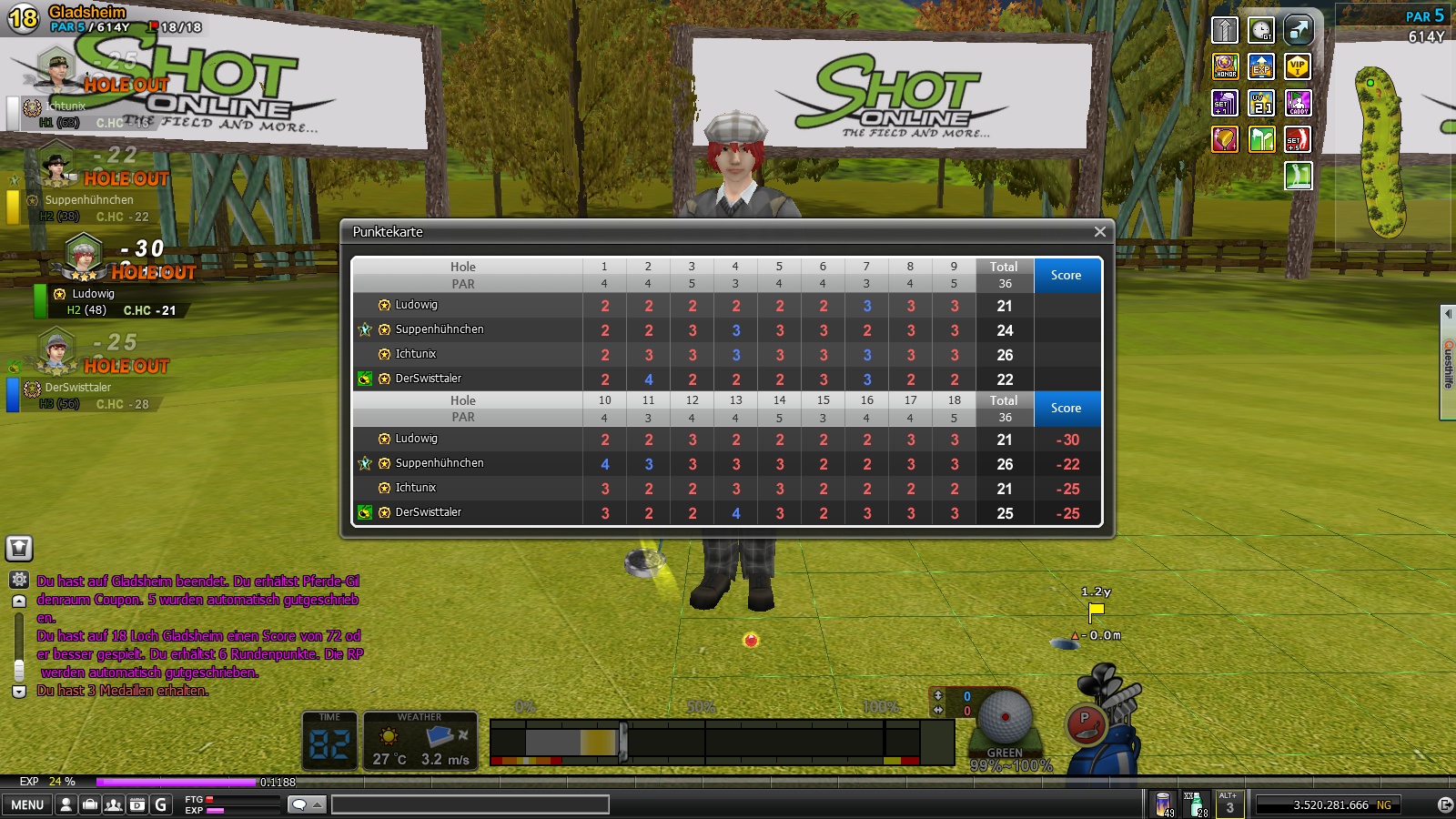Open the chat channel selector
The image size is (1456, 819).
[x=306, y=804]
